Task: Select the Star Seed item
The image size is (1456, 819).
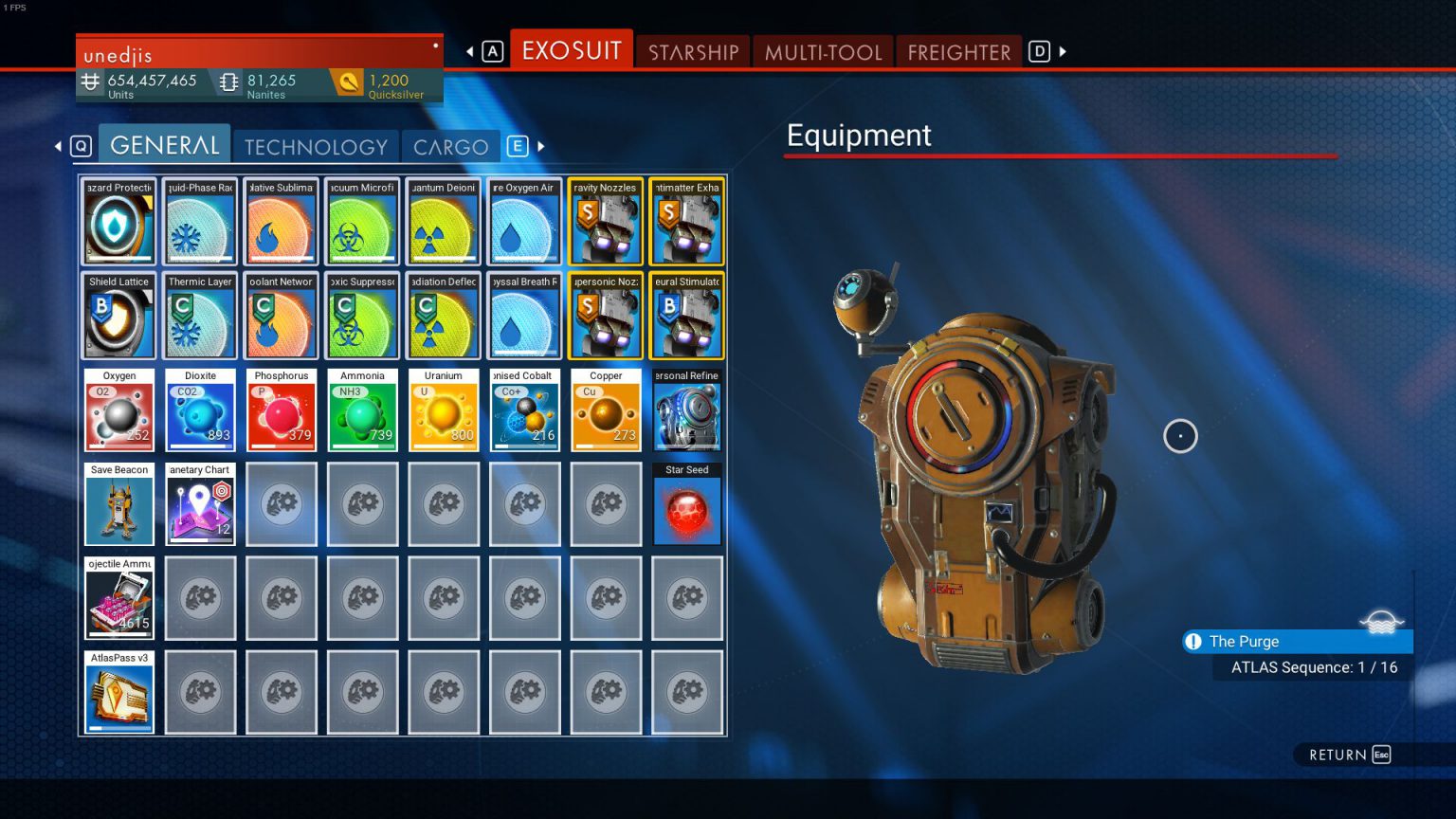Action: pyautogui.click(x=687, y=504)
